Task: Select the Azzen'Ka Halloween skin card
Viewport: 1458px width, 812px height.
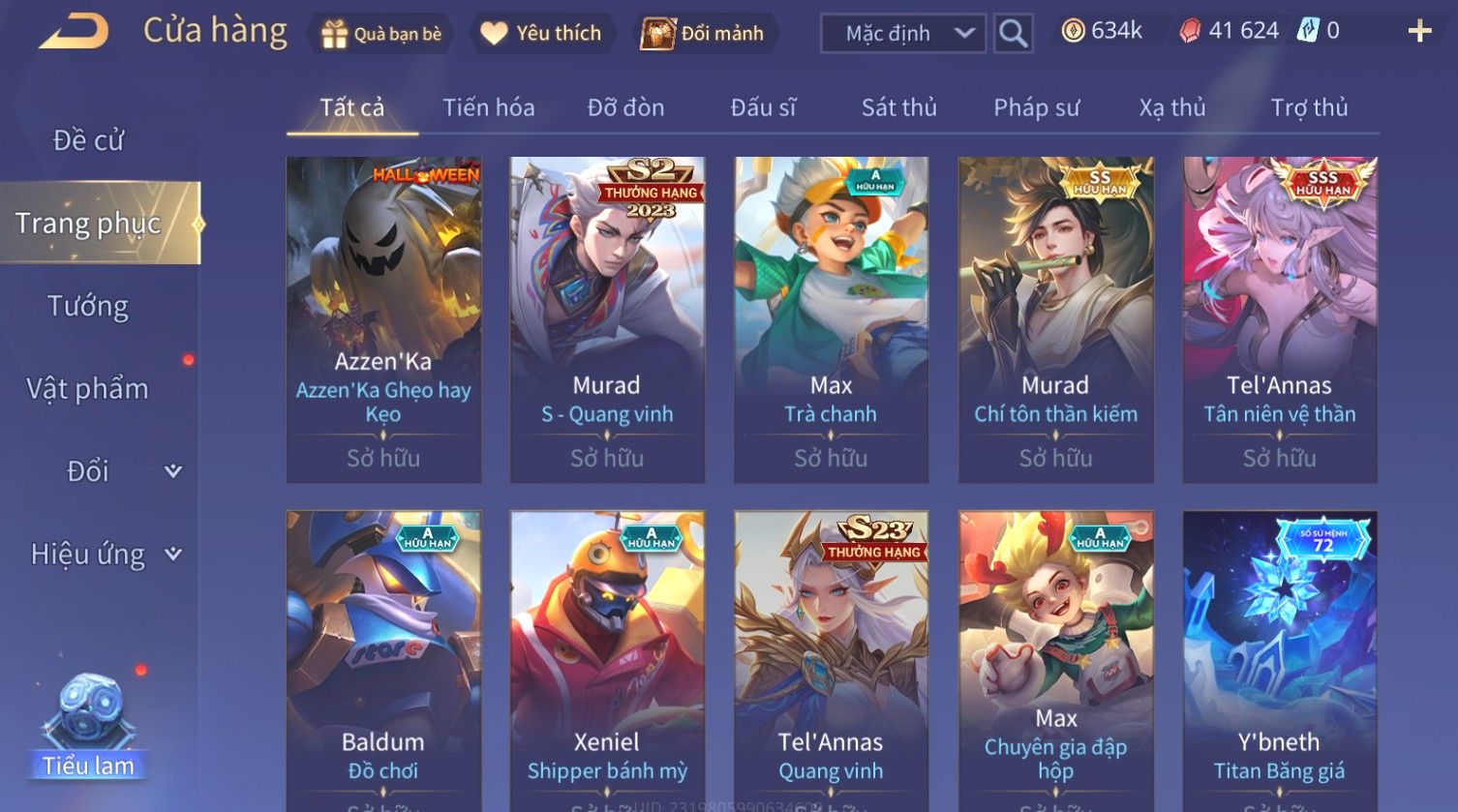Action: pos(383,319)
